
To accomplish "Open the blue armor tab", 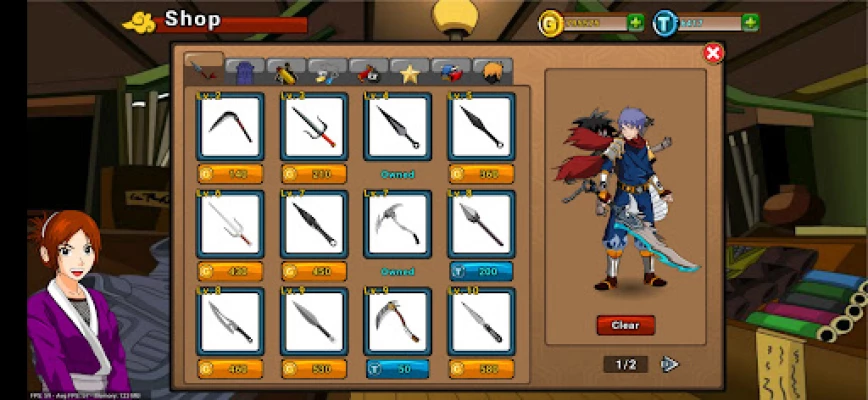I will click(x=245, y=72).
